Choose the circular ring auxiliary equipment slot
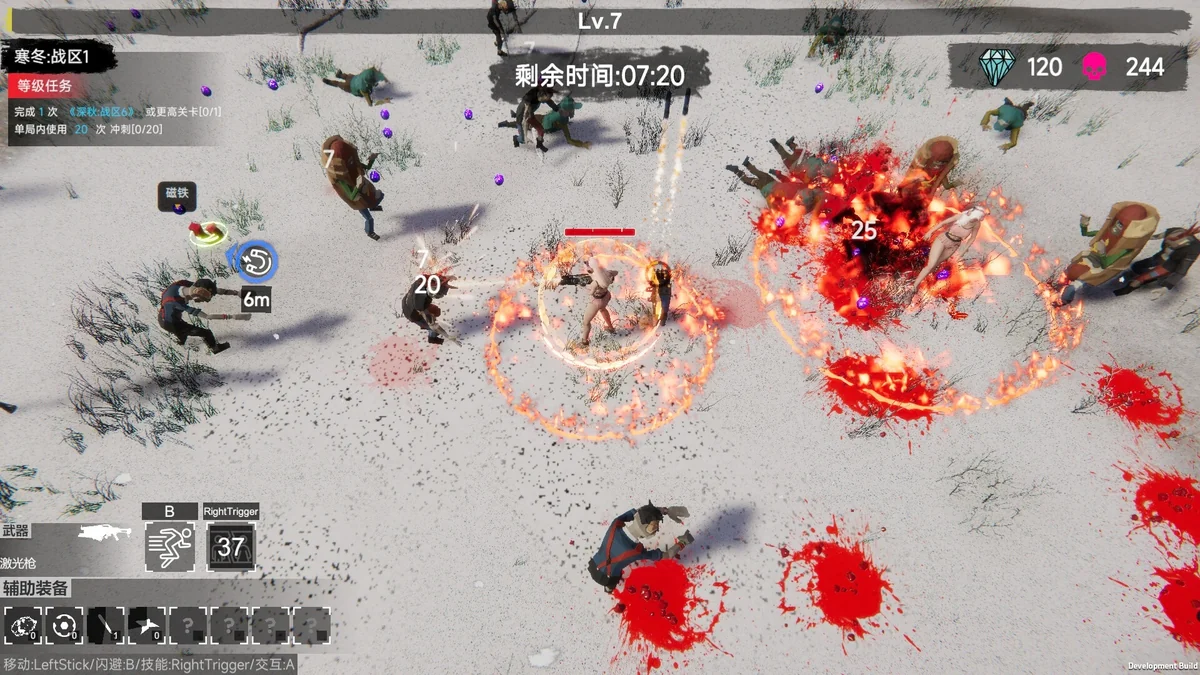 pos(65,626)
